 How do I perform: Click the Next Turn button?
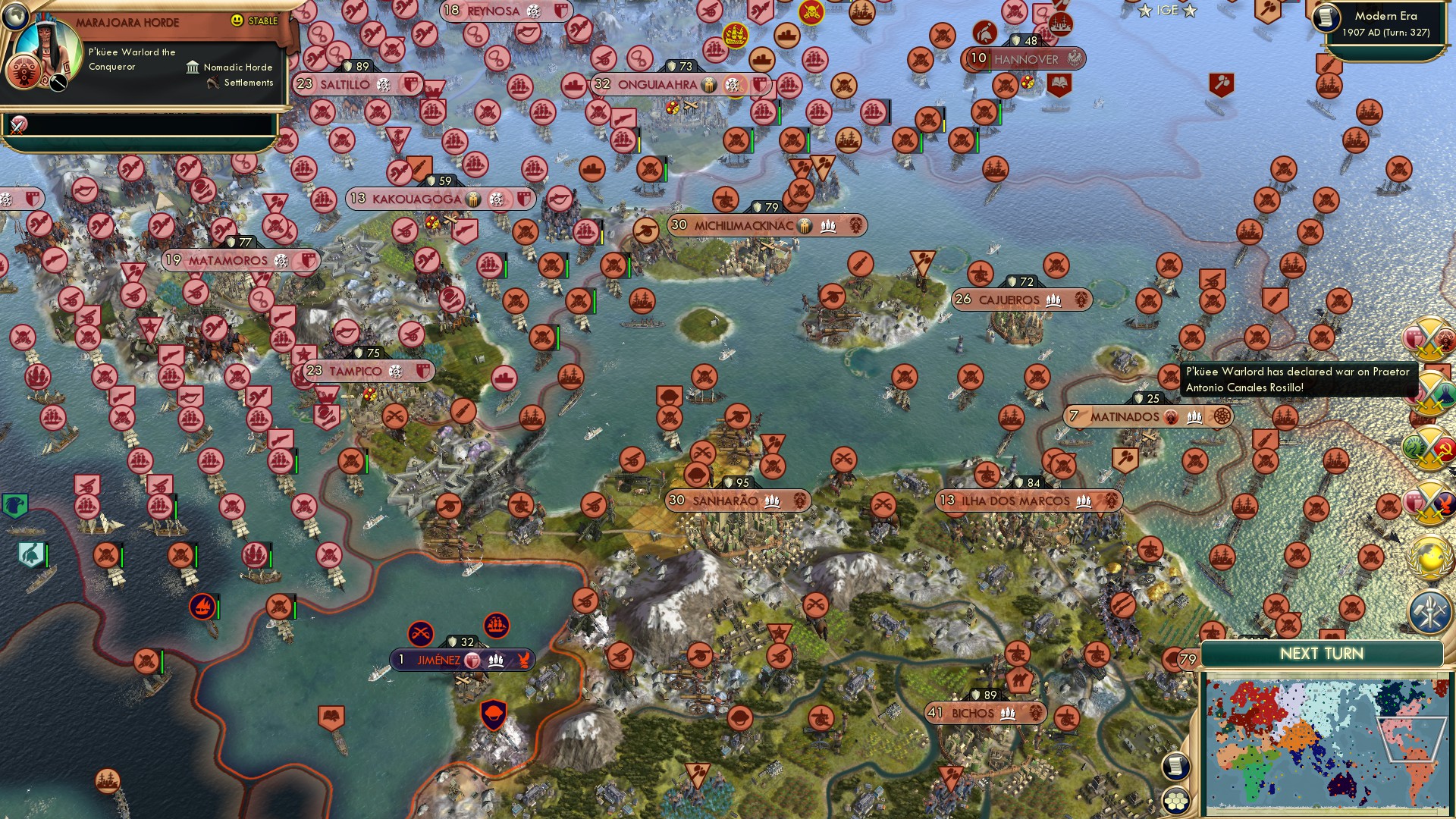(1323, 653)
